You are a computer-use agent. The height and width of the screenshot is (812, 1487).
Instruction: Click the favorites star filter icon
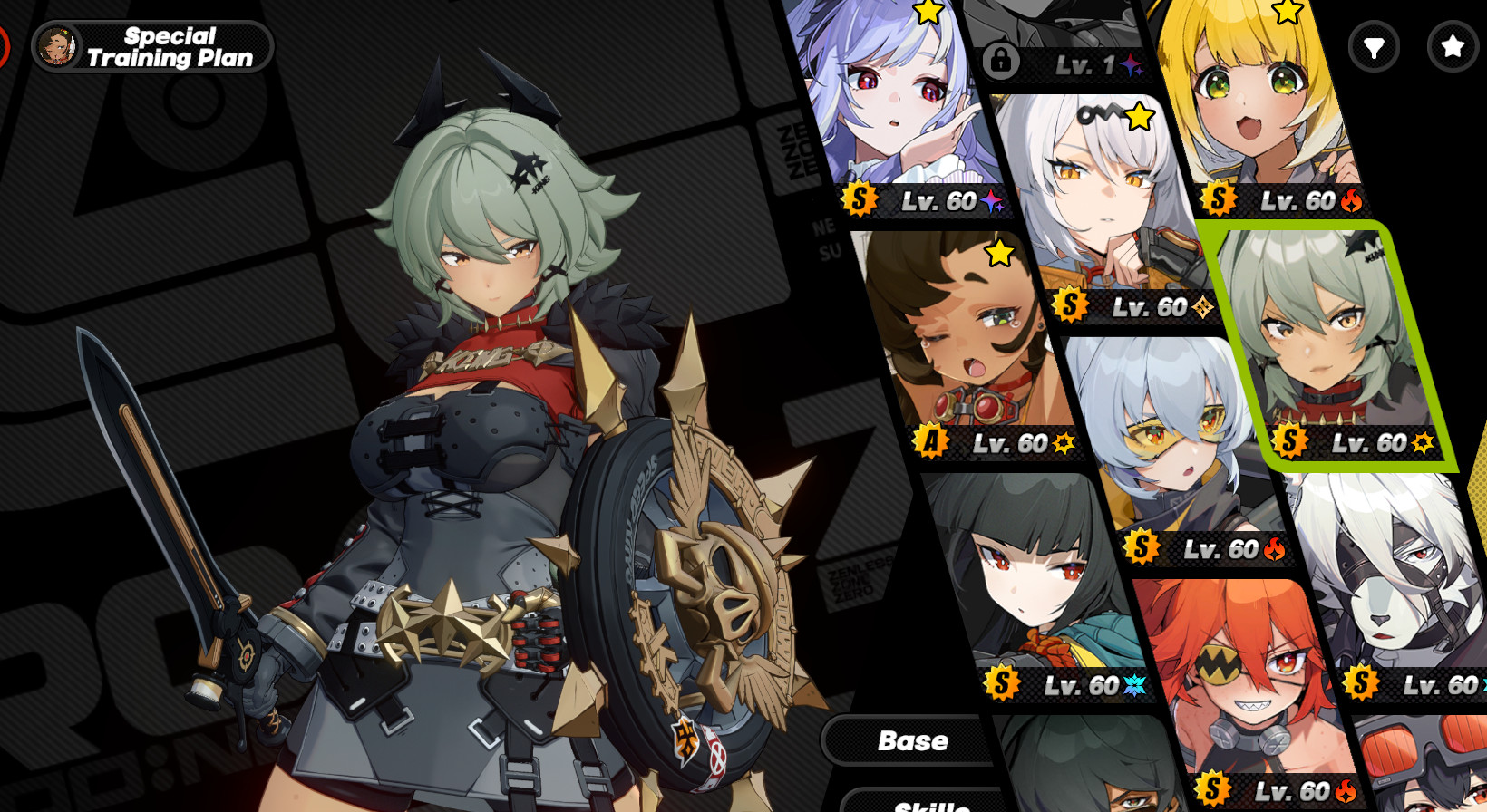coord(1452,47)
